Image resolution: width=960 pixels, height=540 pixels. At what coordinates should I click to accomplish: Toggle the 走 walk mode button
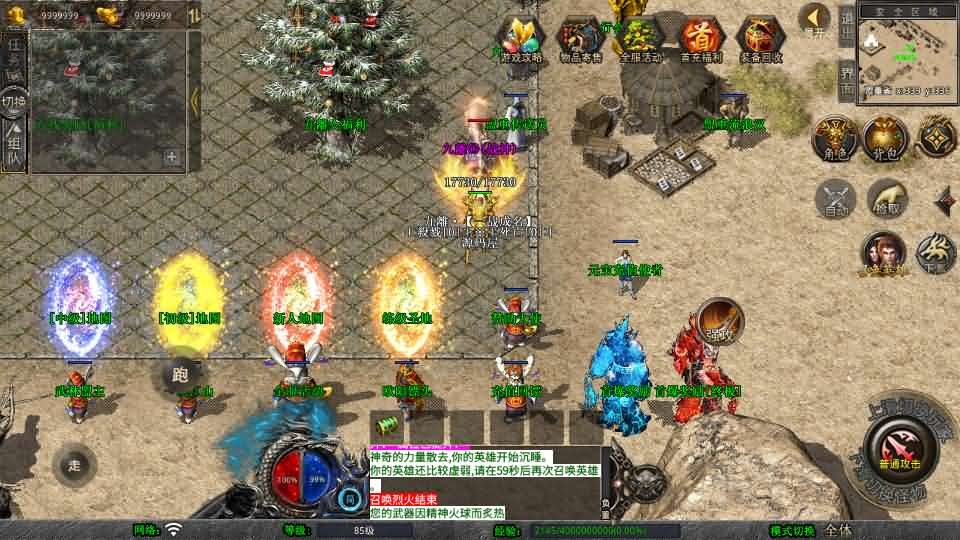coord(74,465)
